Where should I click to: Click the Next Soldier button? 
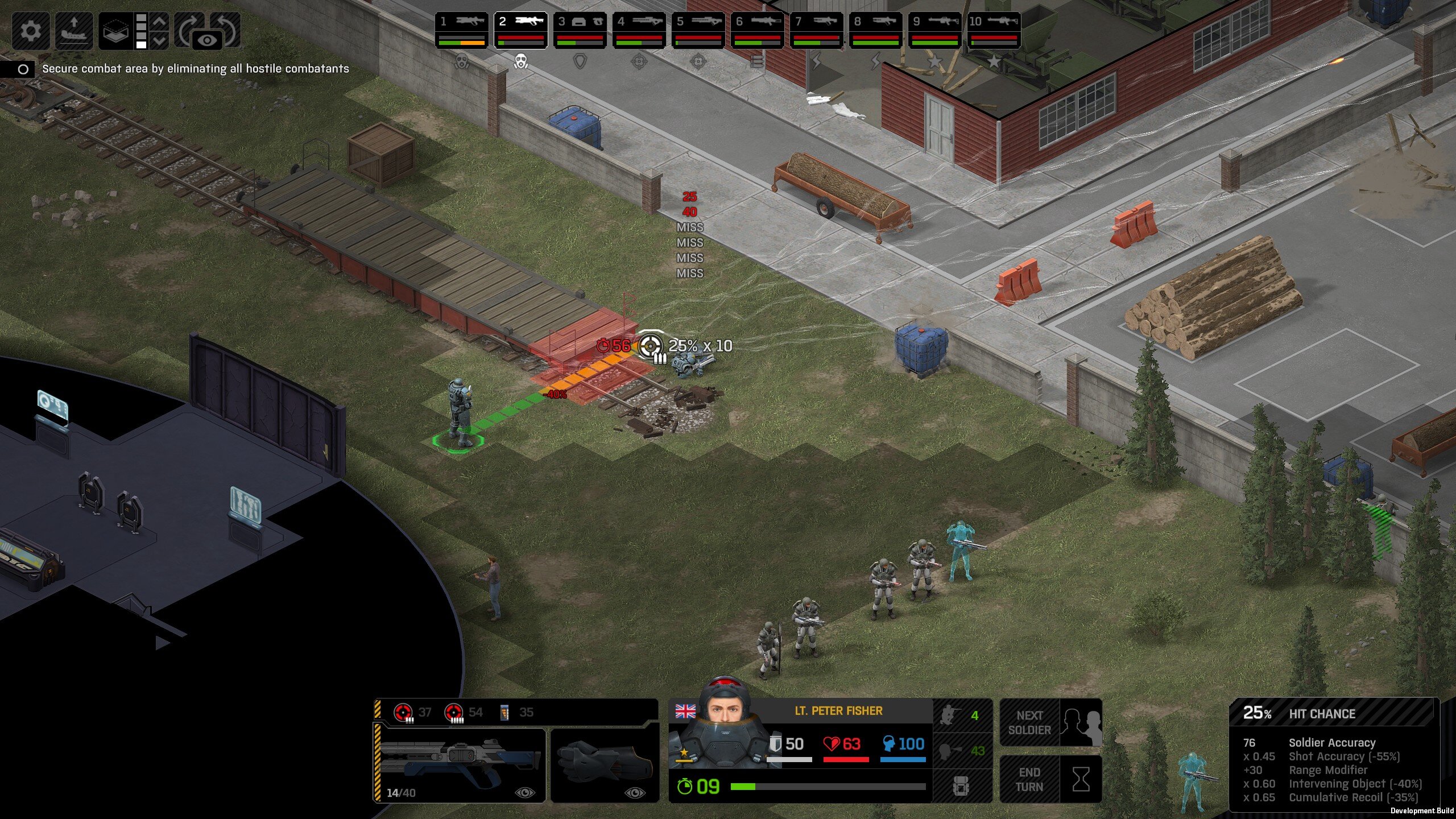tap(1050, 722)
